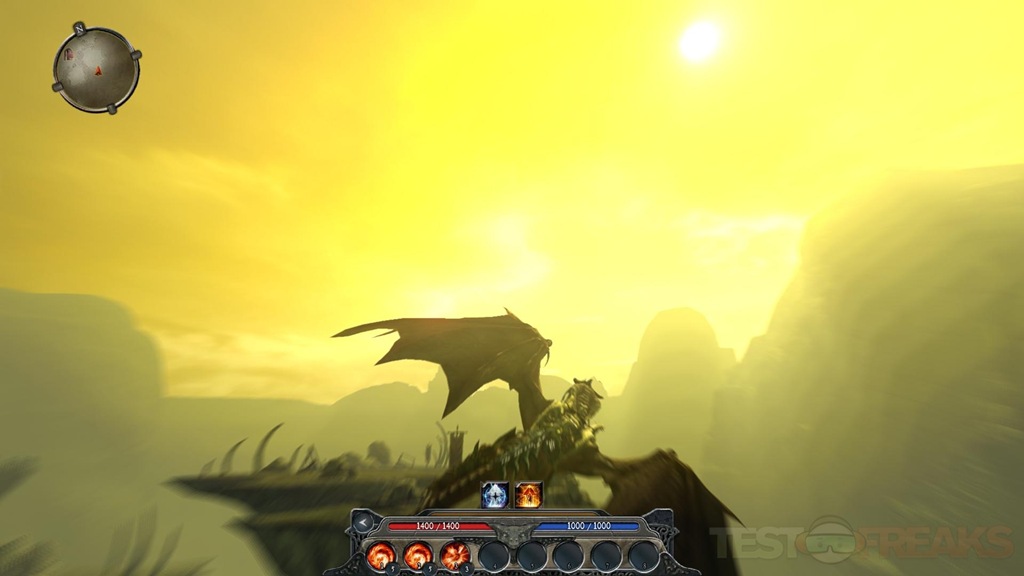Click the minimap's north compass marker
Viewport: 1024px width, 576px height.
78,28
